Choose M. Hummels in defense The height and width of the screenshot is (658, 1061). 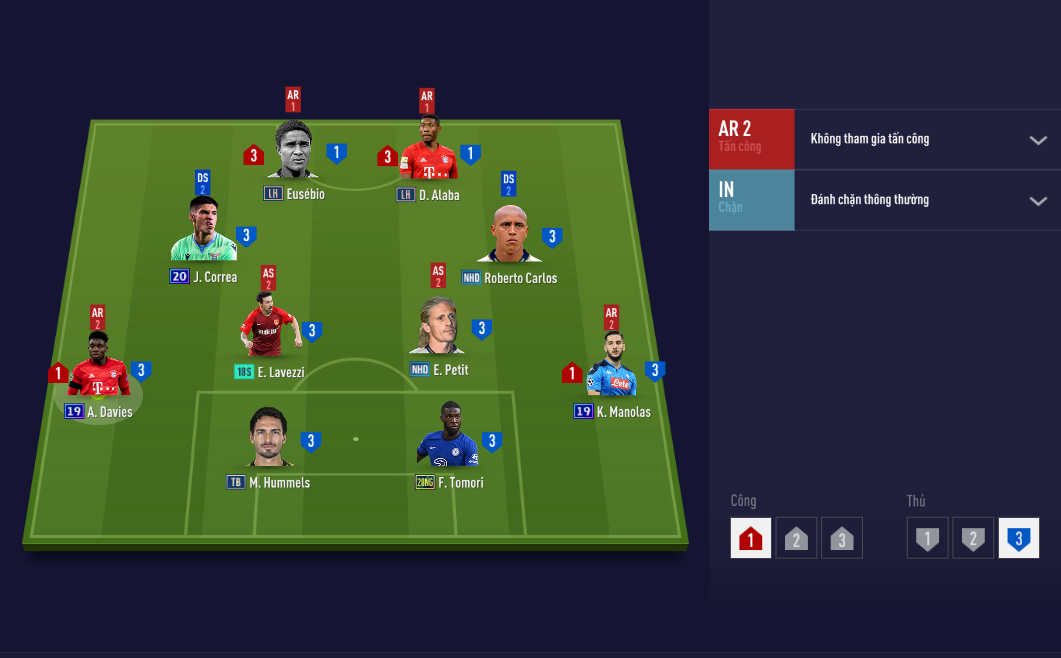(x=269, y=438)
